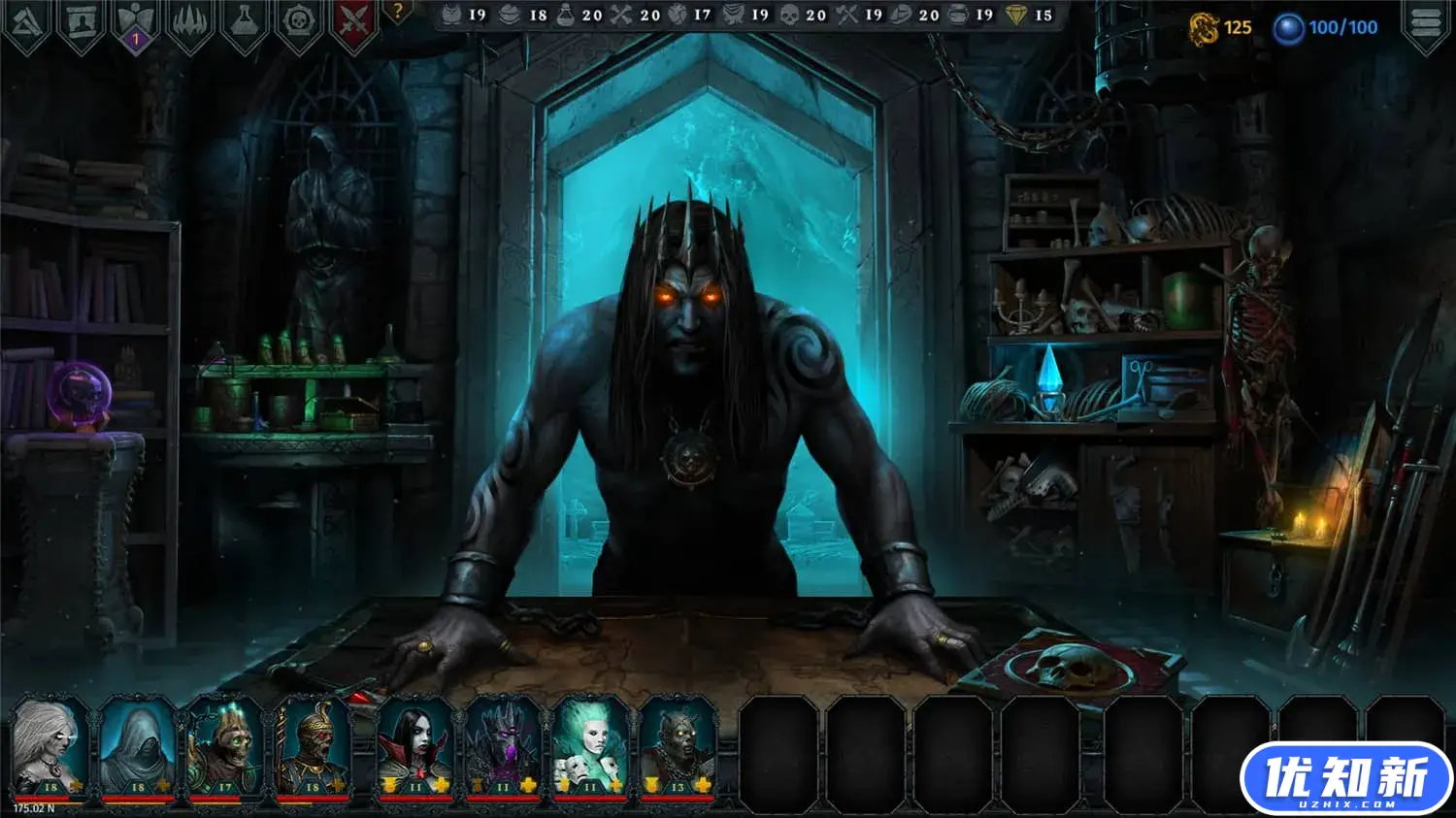Select the potion bottle resource icon
This screenshot has height=818, width=1456.
[567, 16]
